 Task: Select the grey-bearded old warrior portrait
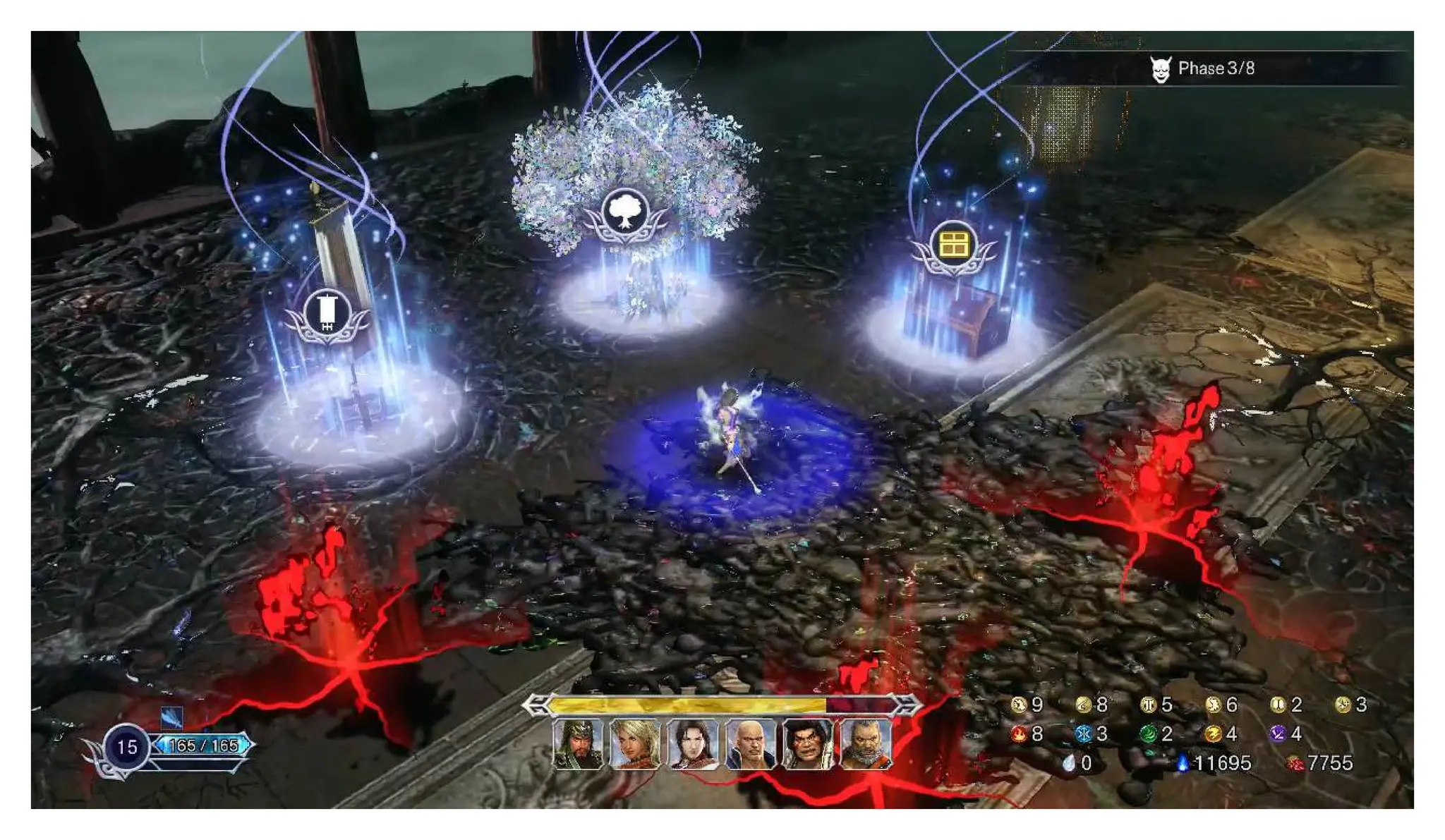866,743
